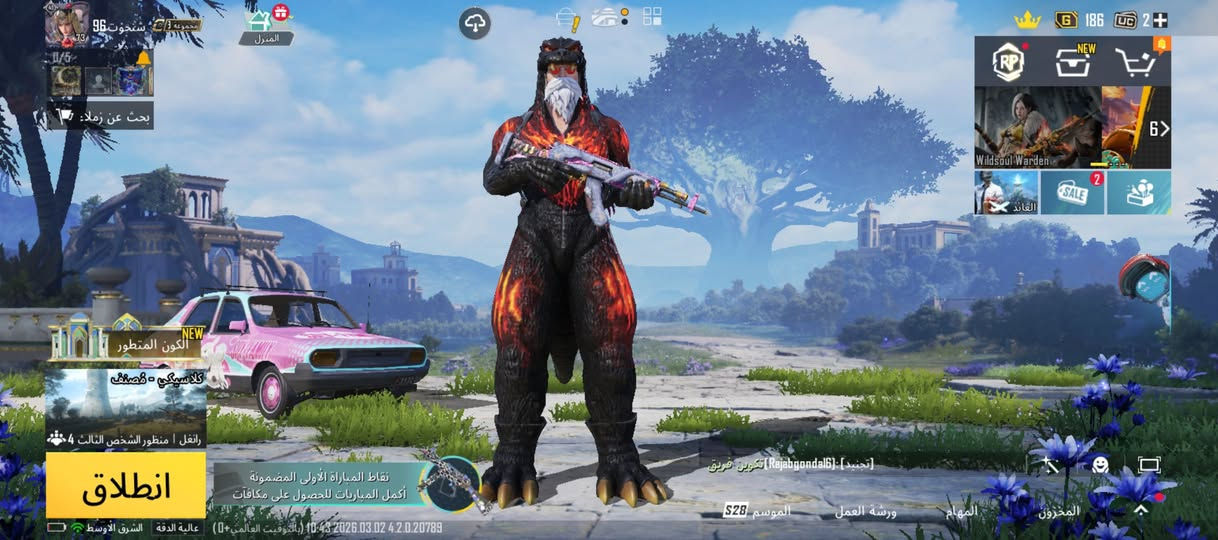
Task: Open the SALE offers tile
Action: coord(1072,191)
